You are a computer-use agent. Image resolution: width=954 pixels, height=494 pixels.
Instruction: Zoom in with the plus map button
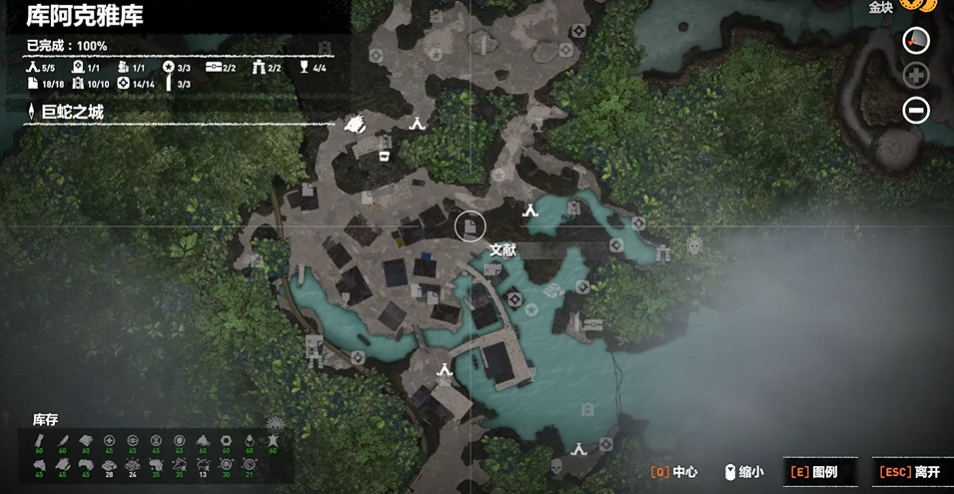point(916,75)
